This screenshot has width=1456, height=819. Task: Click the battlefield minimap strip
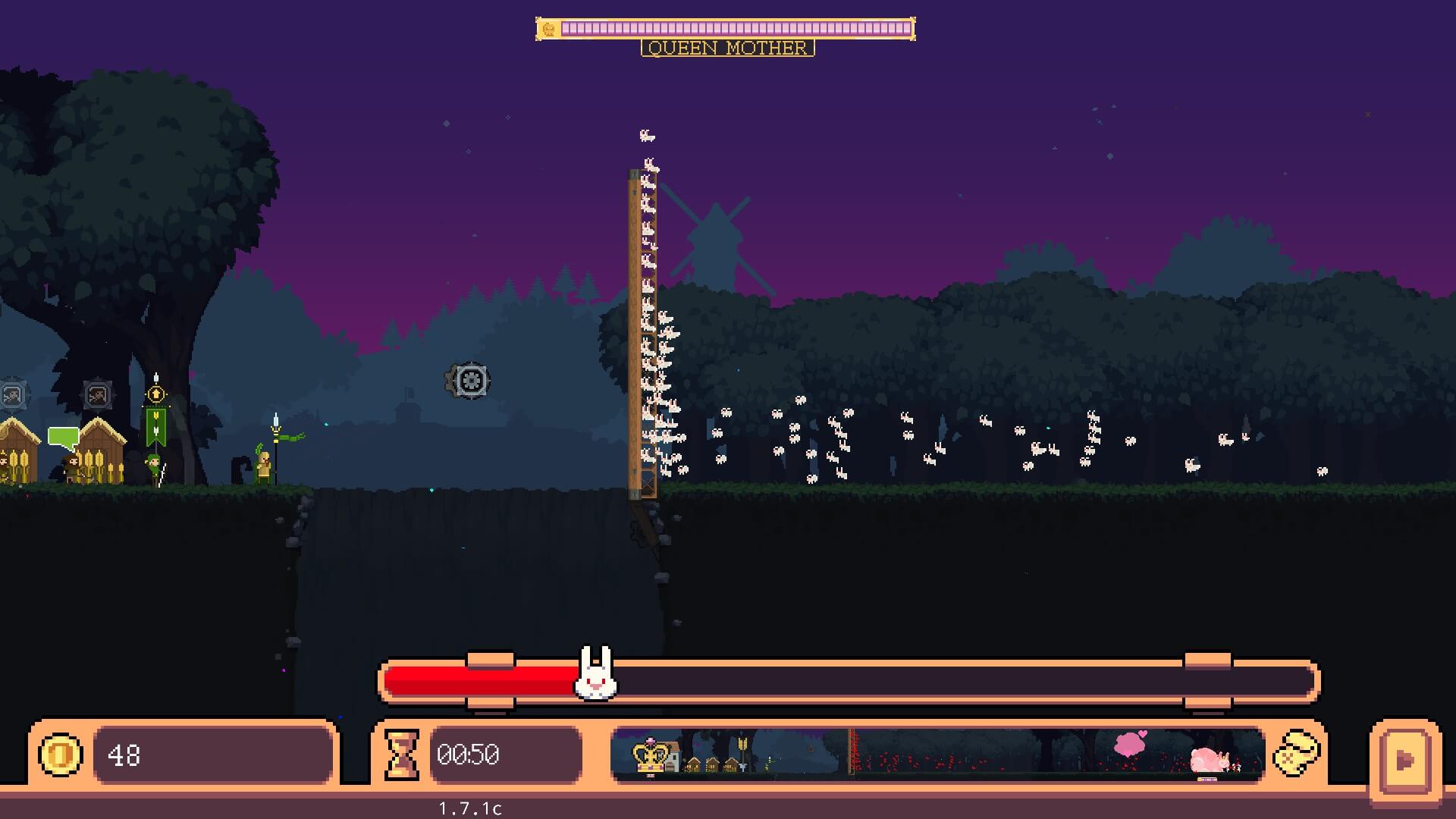click(x=937, y=754)
